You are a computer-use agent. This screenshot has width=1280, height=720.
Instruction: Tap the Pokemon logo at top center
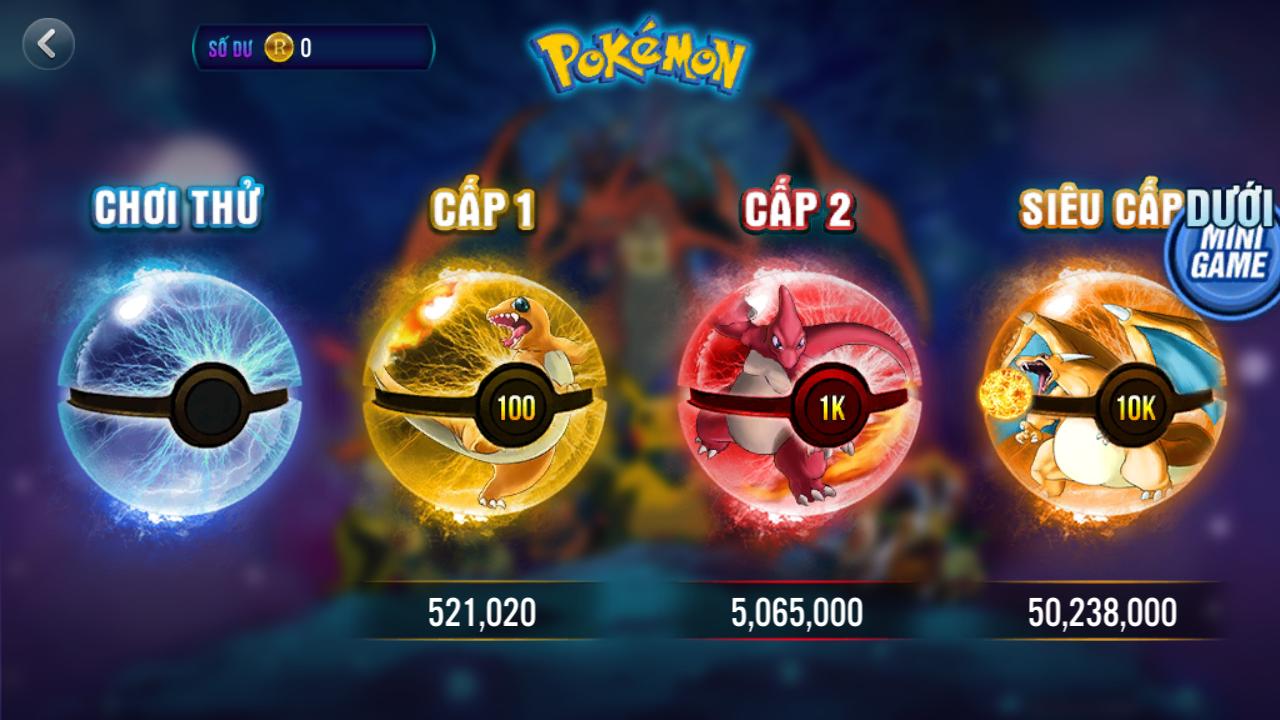(x=640, y=55)
